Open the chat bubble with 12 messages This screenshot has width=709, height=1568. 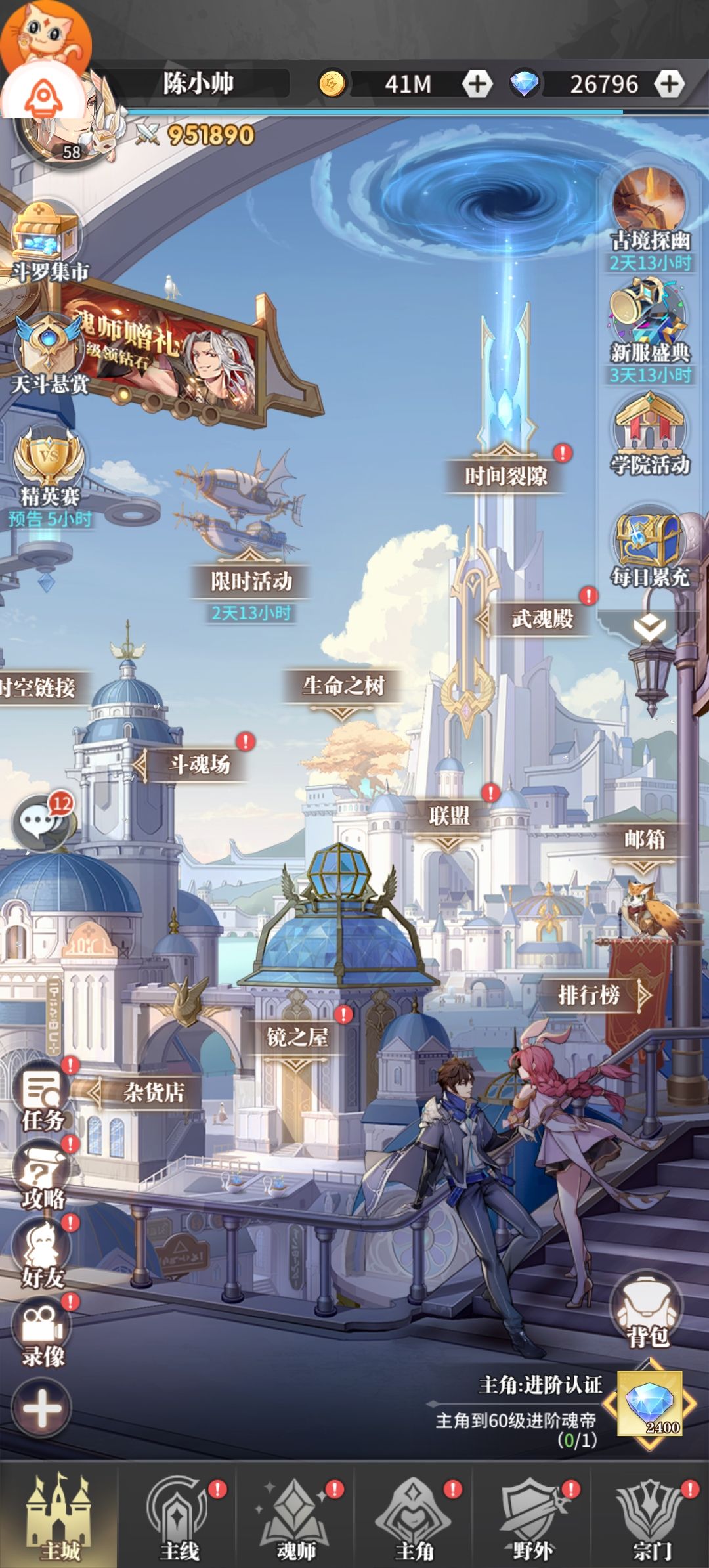coord(41,822)
